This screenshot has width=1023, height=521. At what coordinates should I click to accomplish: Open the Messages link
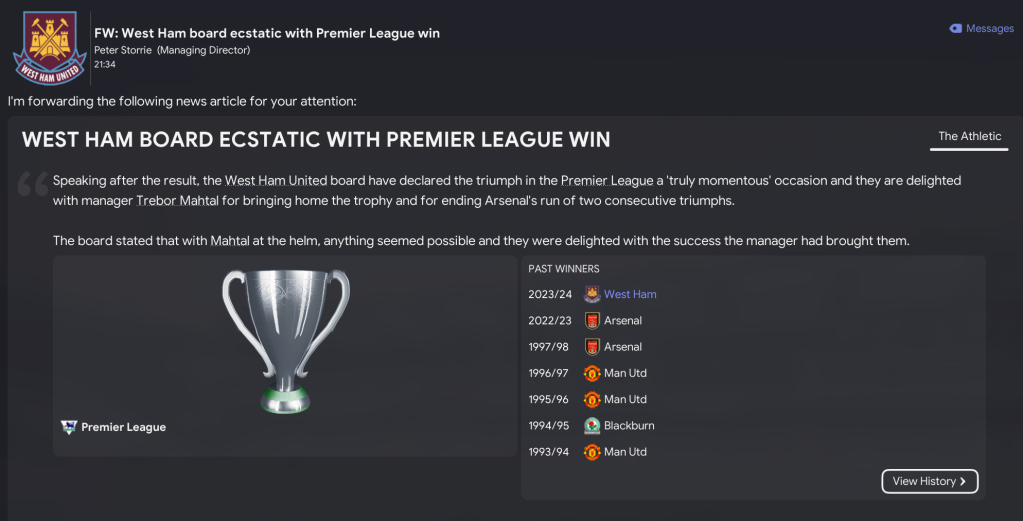point(982,29)
